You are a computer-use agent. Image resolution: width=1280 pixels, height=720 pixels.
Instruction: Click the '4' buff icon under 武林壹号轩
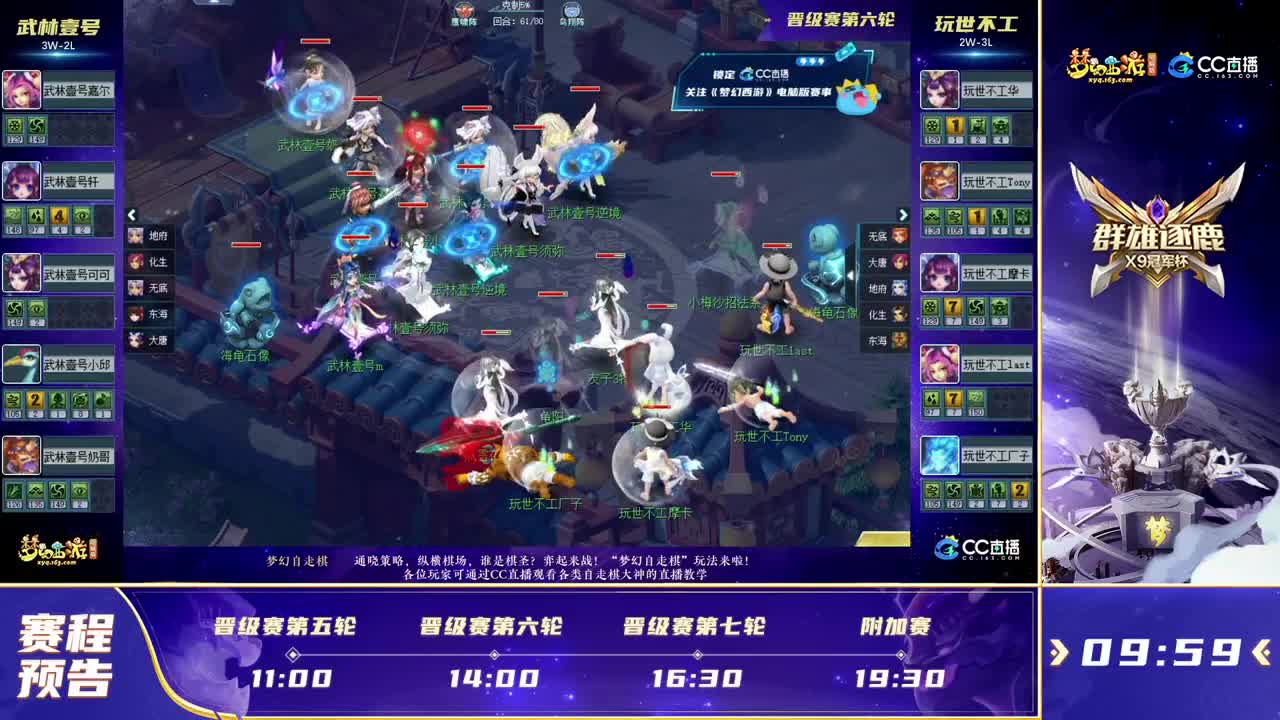pyautogui.click(x=58, y=215)
